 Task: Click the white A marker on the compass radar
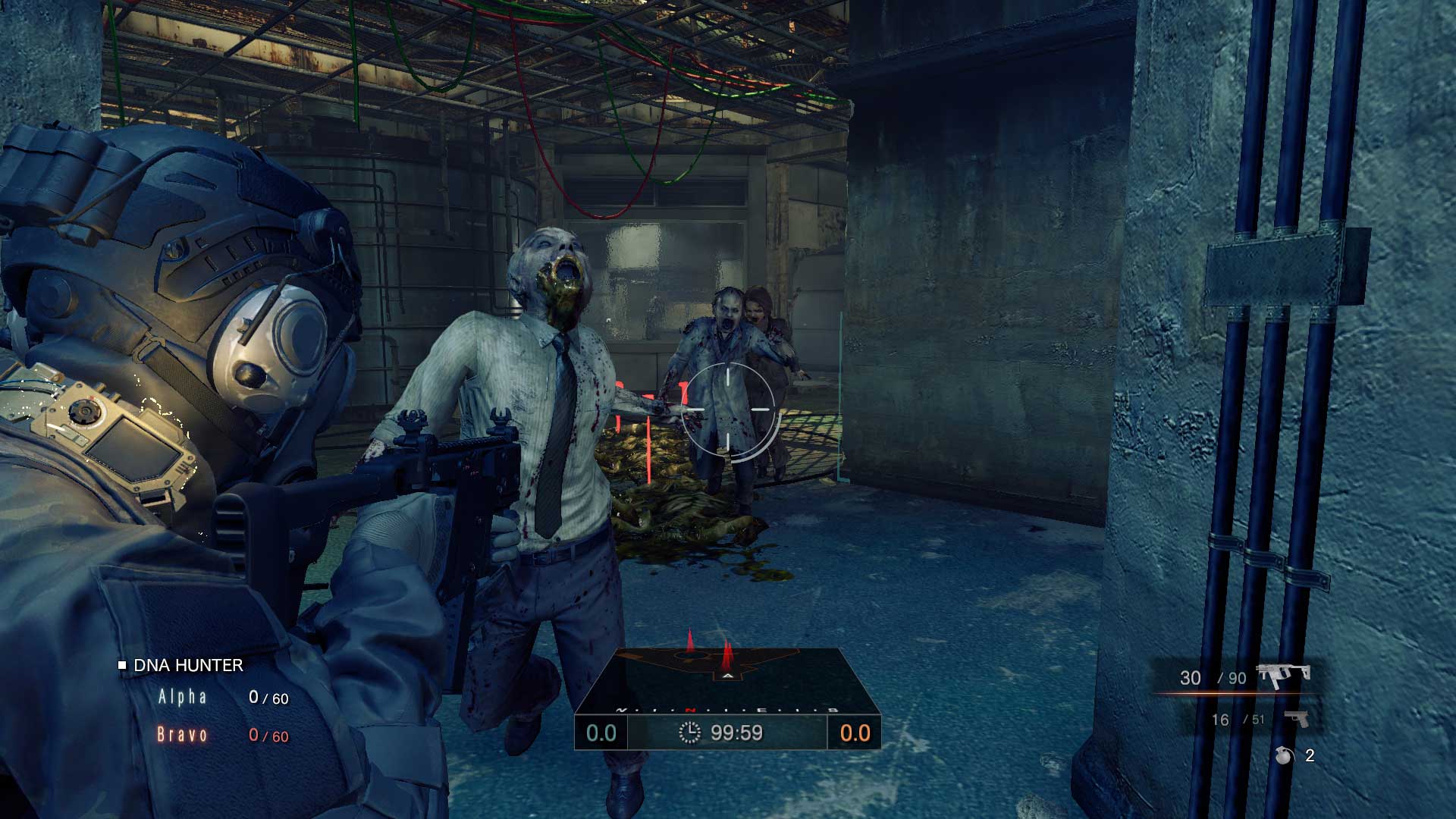(728, 676)
